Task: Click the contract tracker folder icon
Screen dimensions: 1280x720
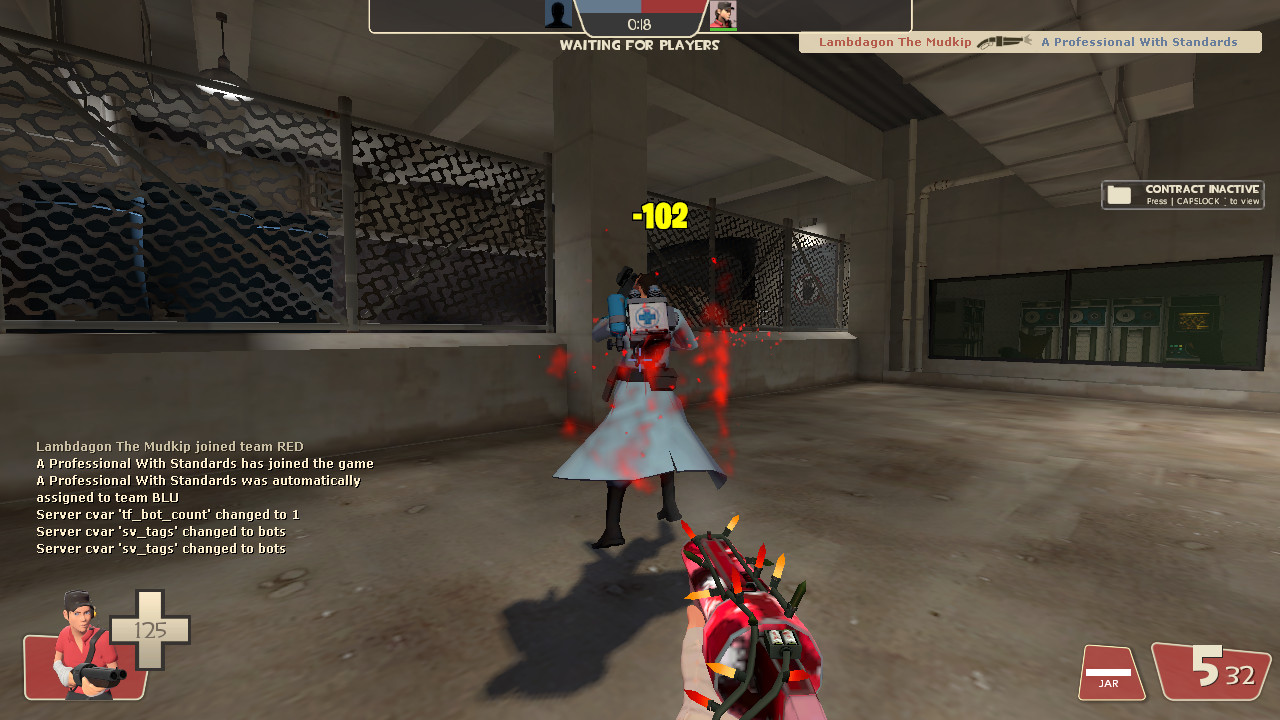Action: (1118, 194)
